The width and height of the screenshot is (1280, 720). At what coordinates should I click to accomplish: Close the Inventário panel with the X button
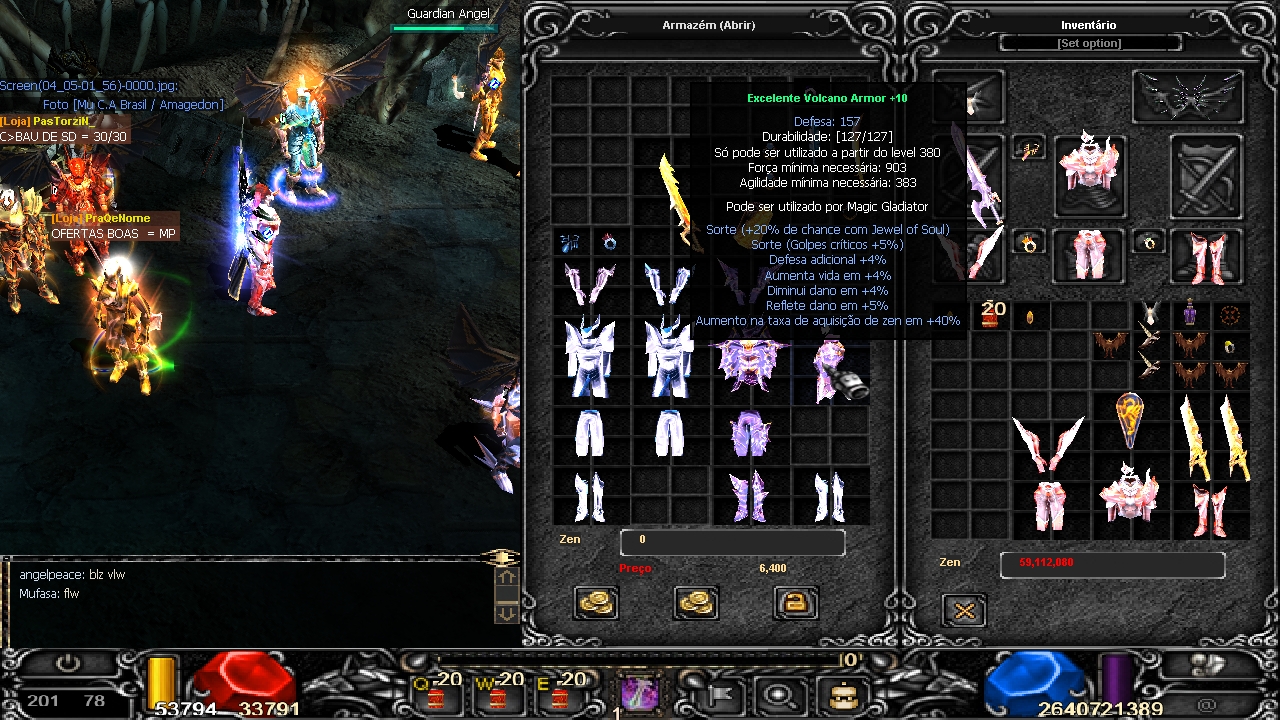click(964, 610)
